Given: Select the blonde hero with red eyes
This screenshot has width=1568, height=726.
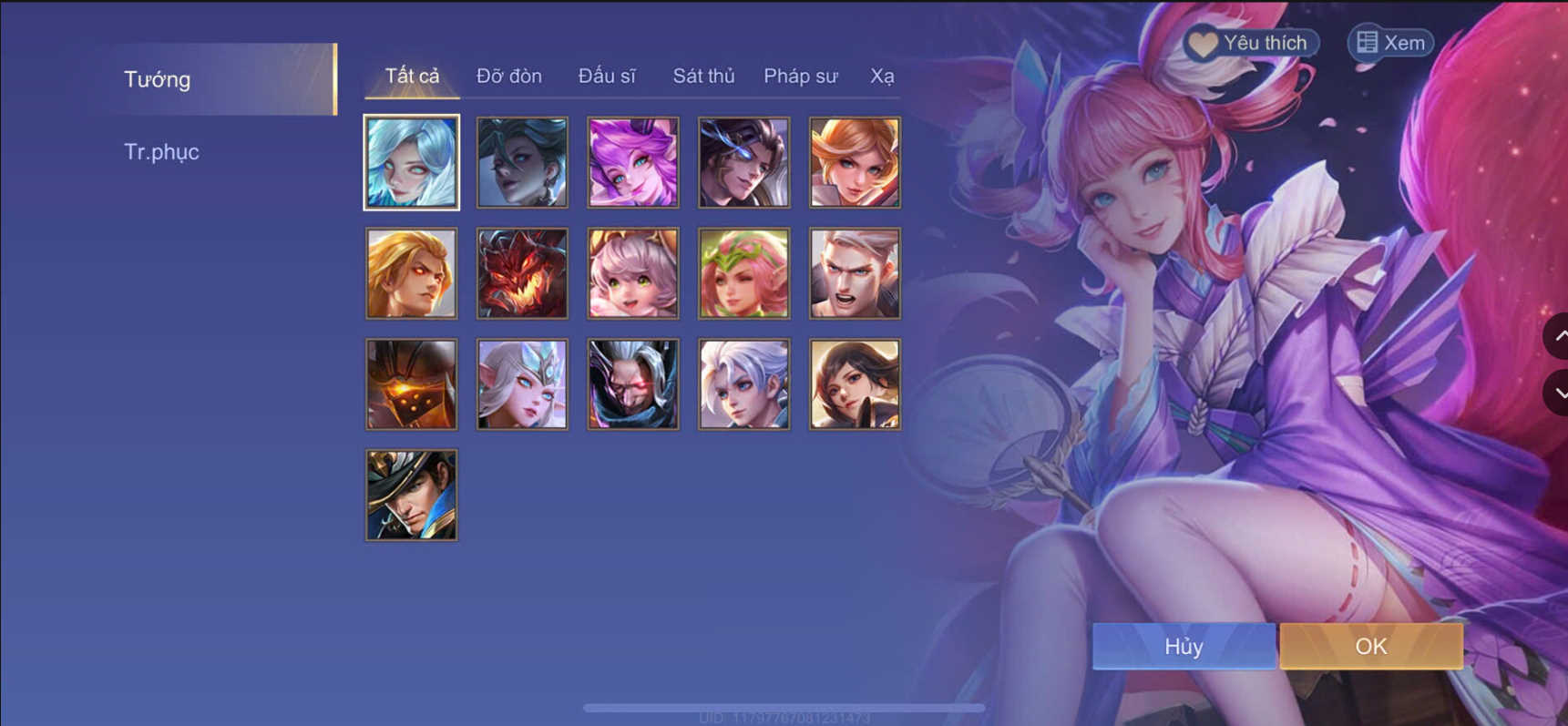Looking at the screenshot, I should pos(411,273).
